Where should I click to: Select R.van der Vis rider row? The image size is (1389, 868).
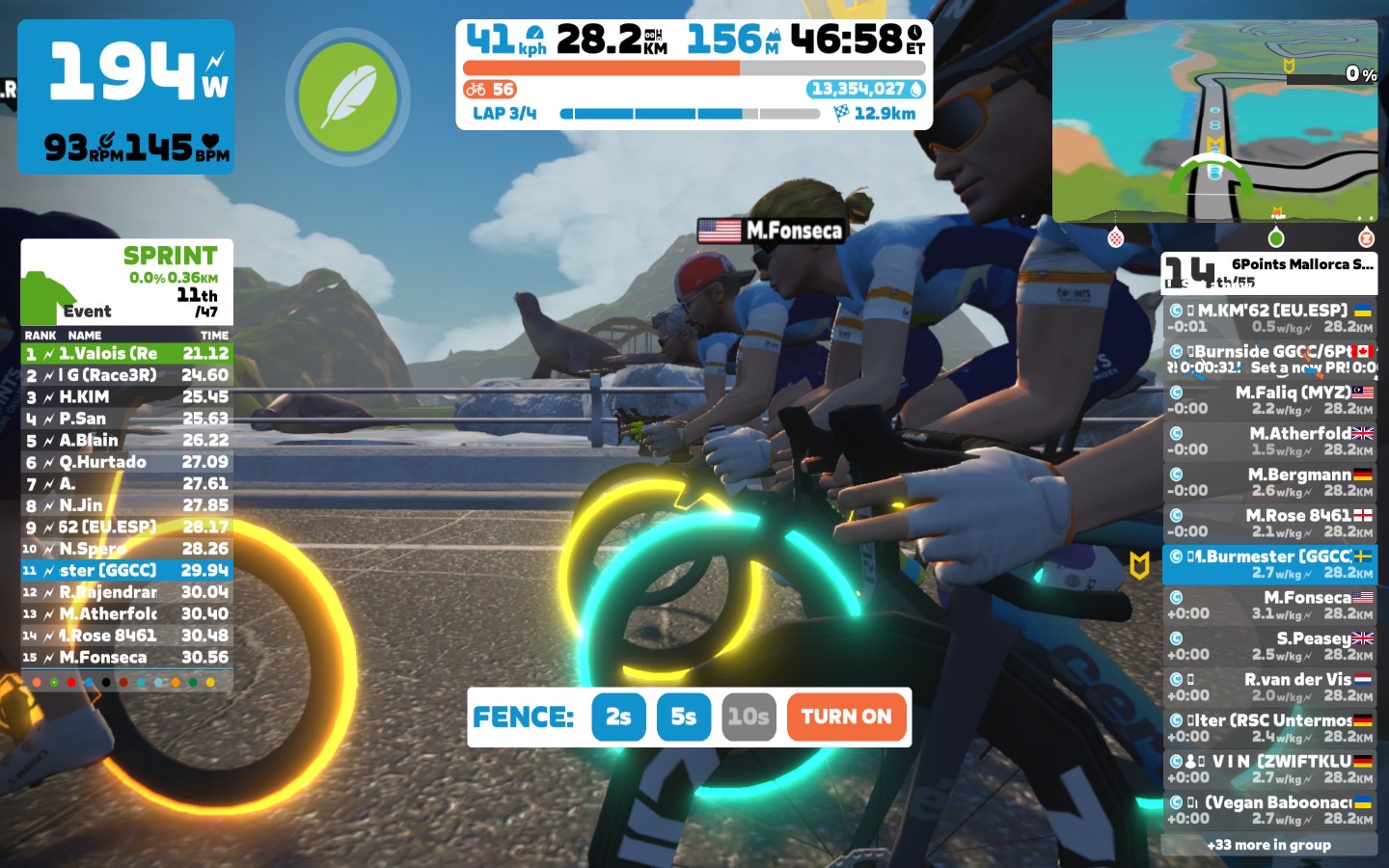1269,687
